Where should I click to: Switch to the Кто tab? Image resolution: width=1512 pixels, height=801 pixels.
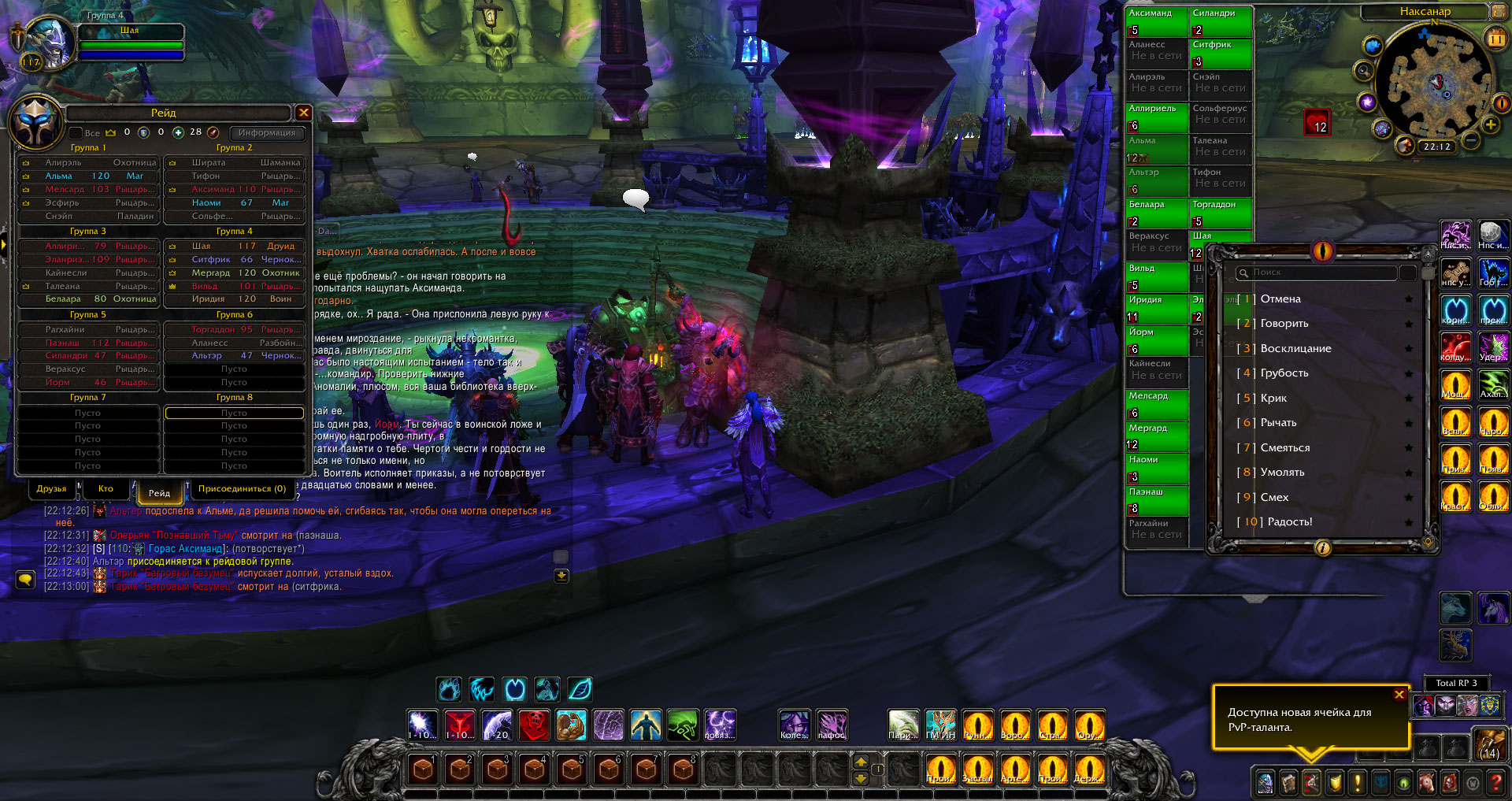click(106, 489)
